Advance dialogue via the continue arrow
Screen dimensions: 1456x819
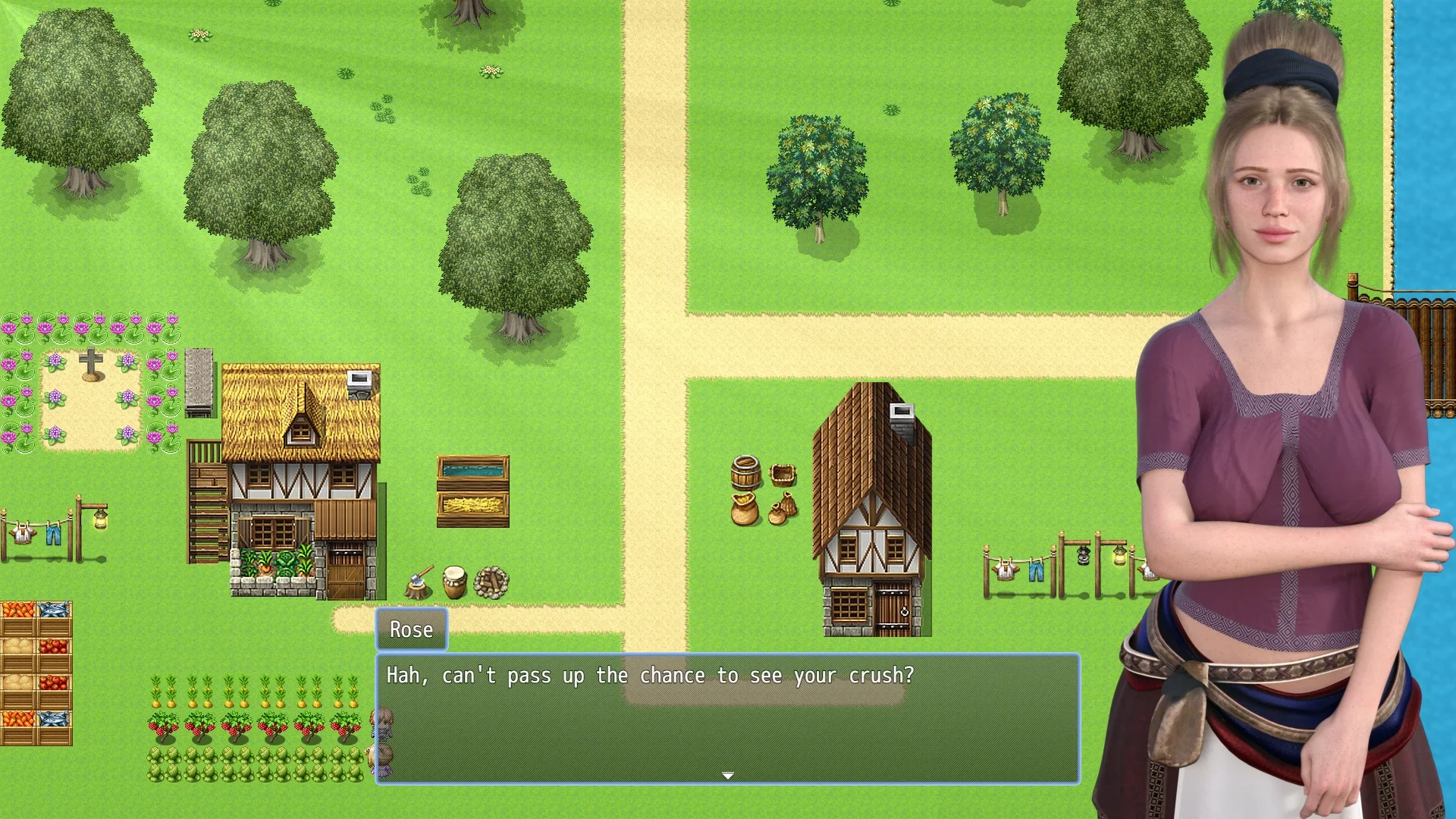(x=727, y=775)
